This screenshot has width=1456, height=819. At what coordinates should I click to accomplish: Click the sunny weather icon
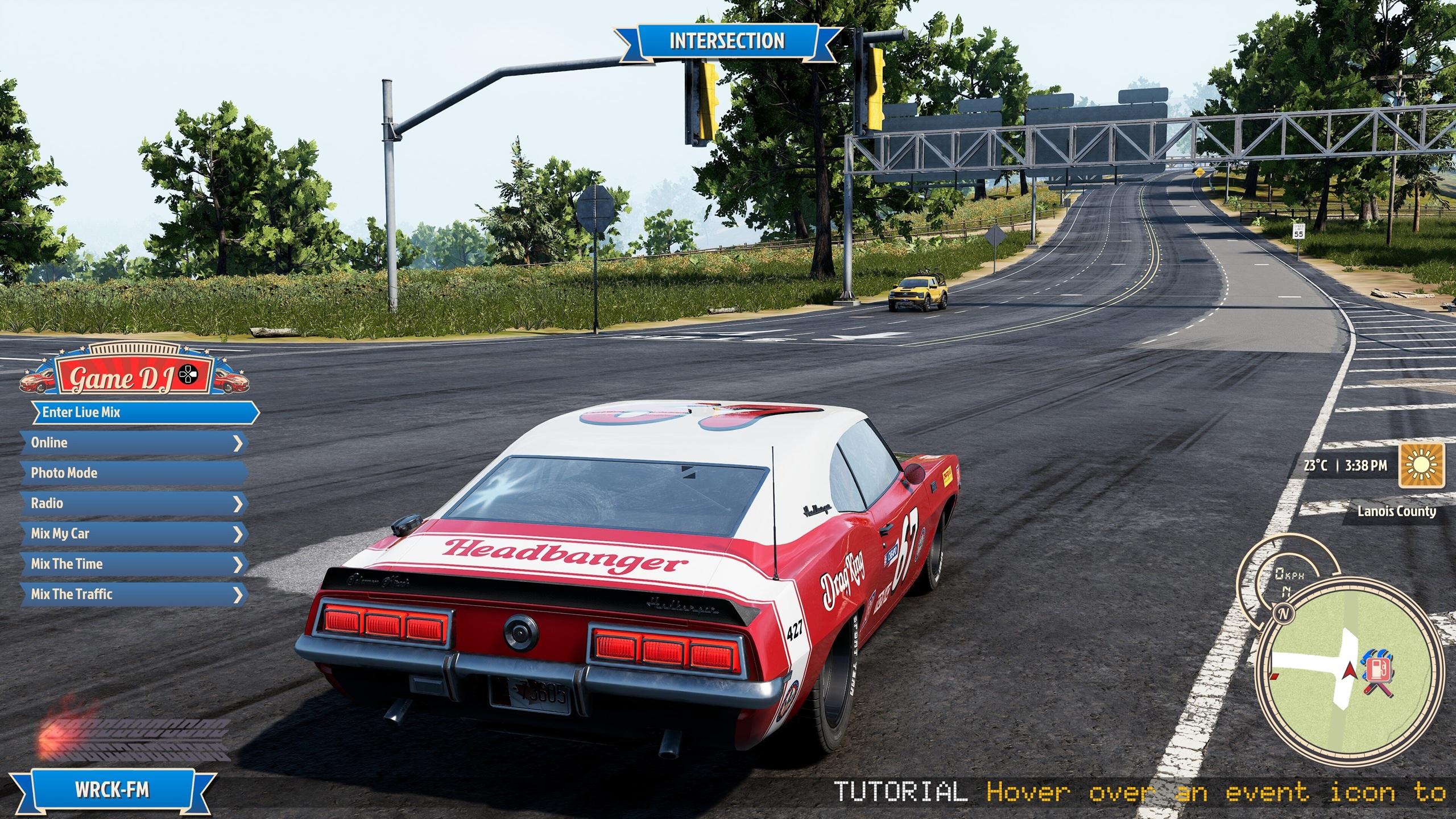pos(1421,466)
